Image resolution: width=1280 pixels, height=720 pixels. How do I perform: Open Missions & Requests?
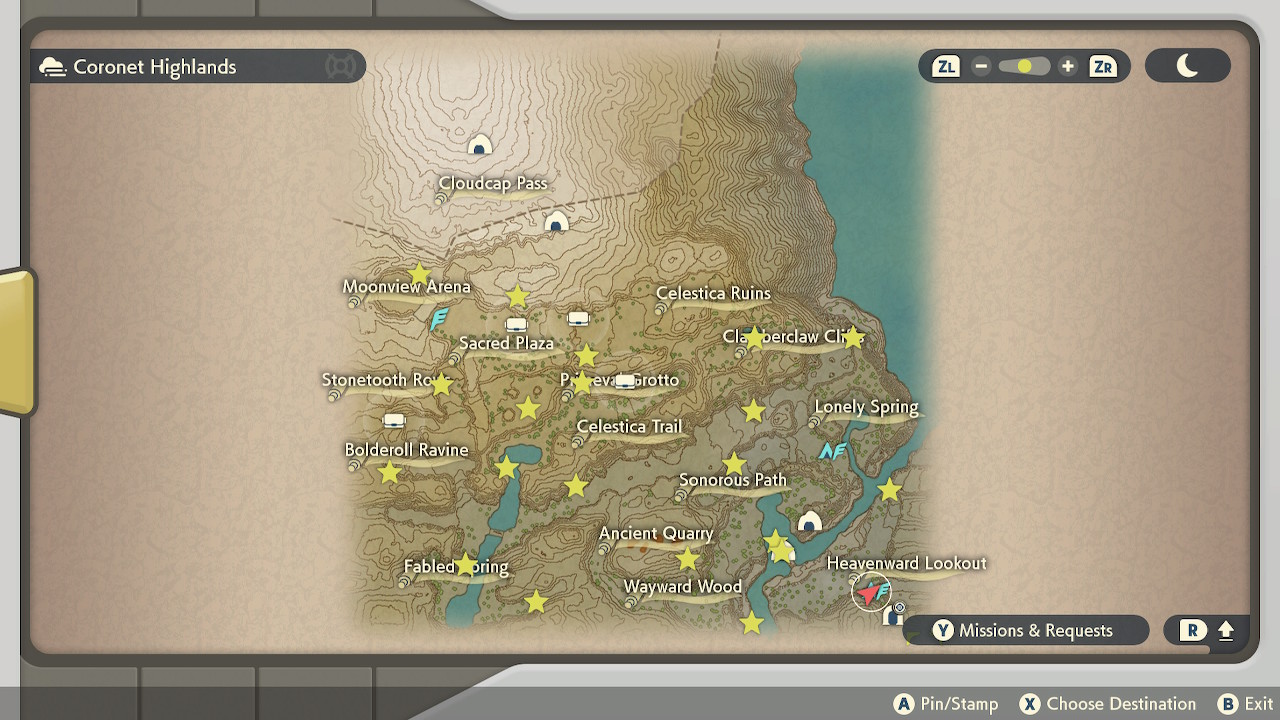click(1025, 630)
